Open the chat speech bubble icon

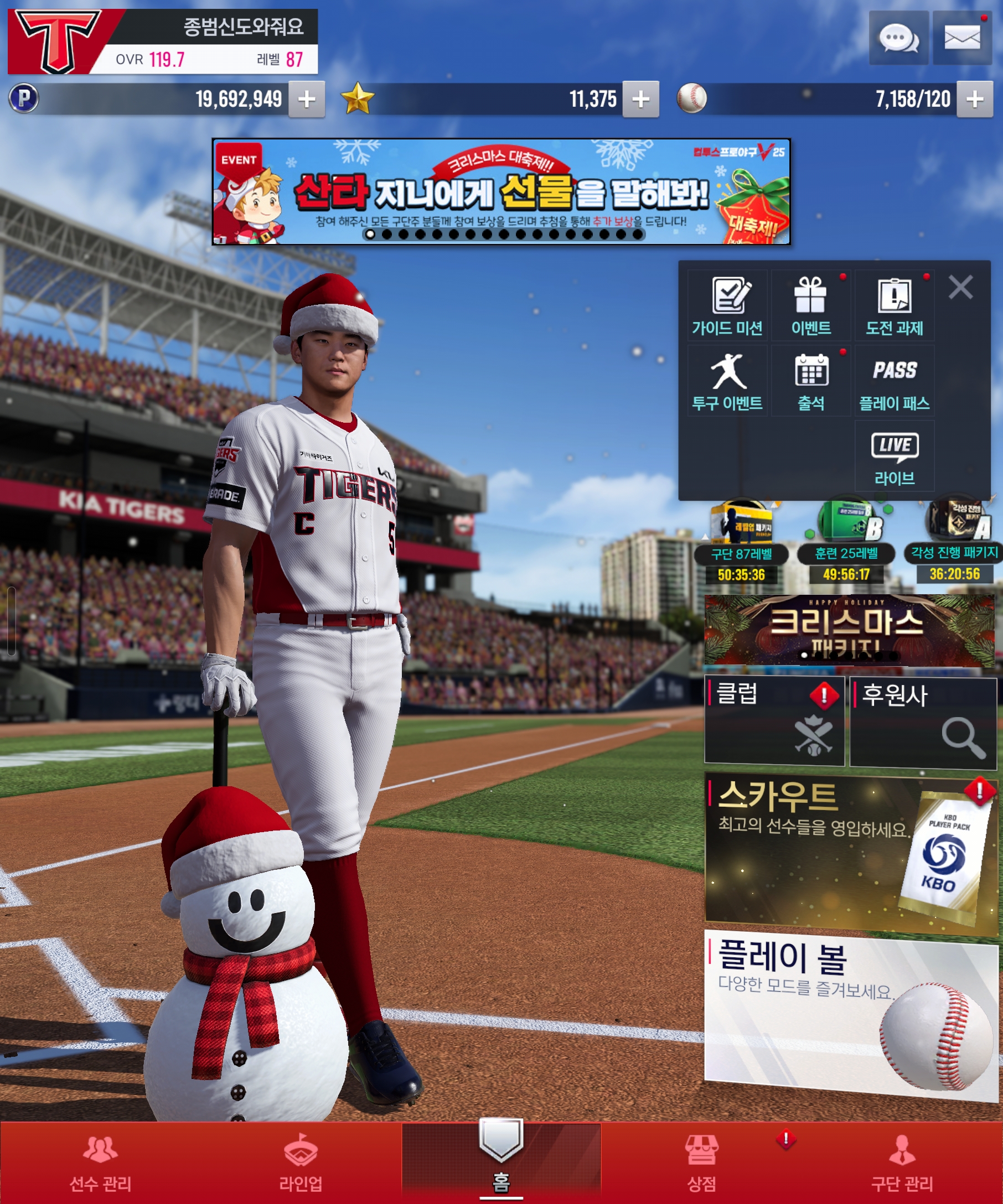click(898, 38)
